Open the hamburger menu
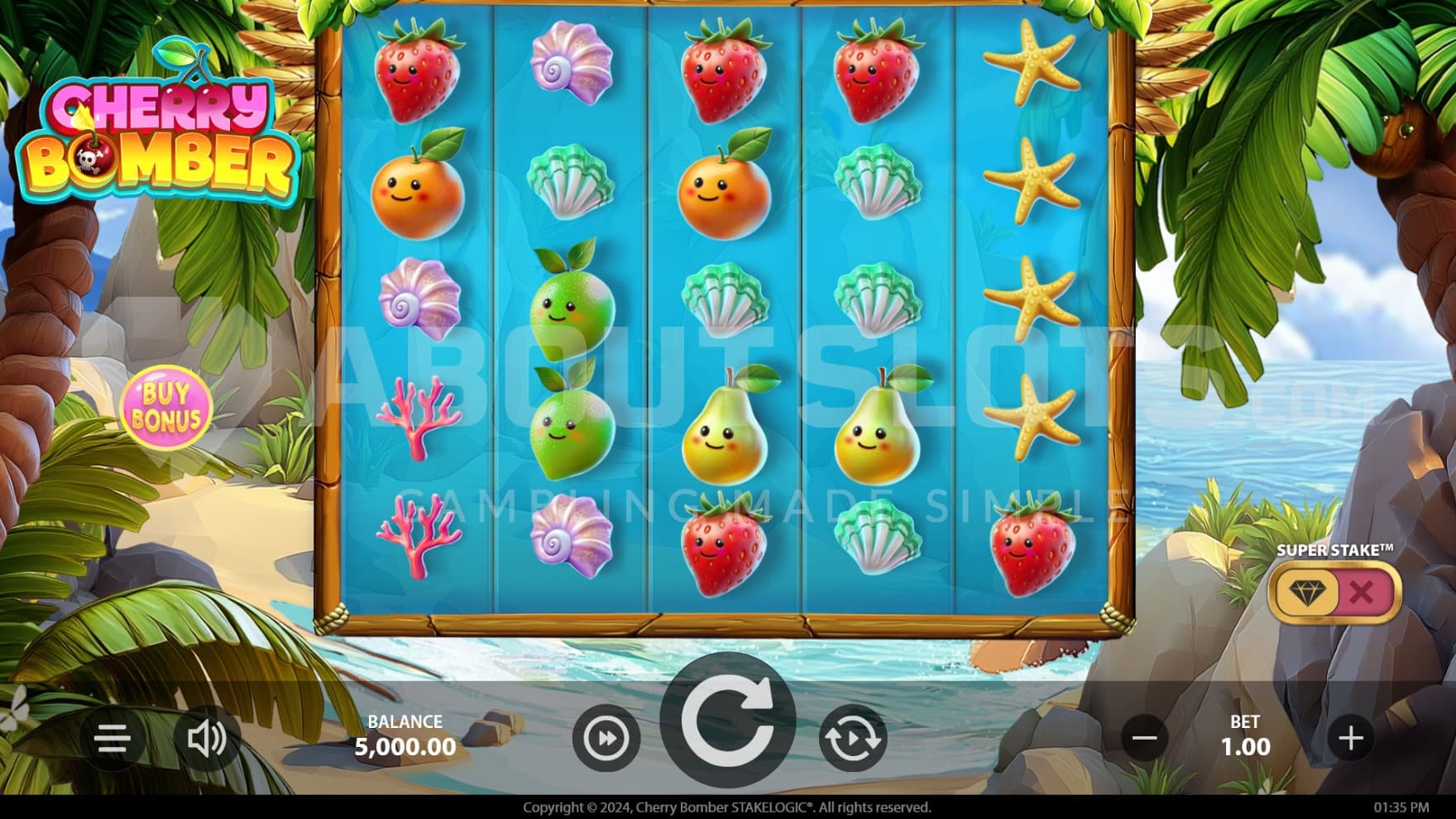This screenshot has width=1456, height=819. [x=113, y=738]
